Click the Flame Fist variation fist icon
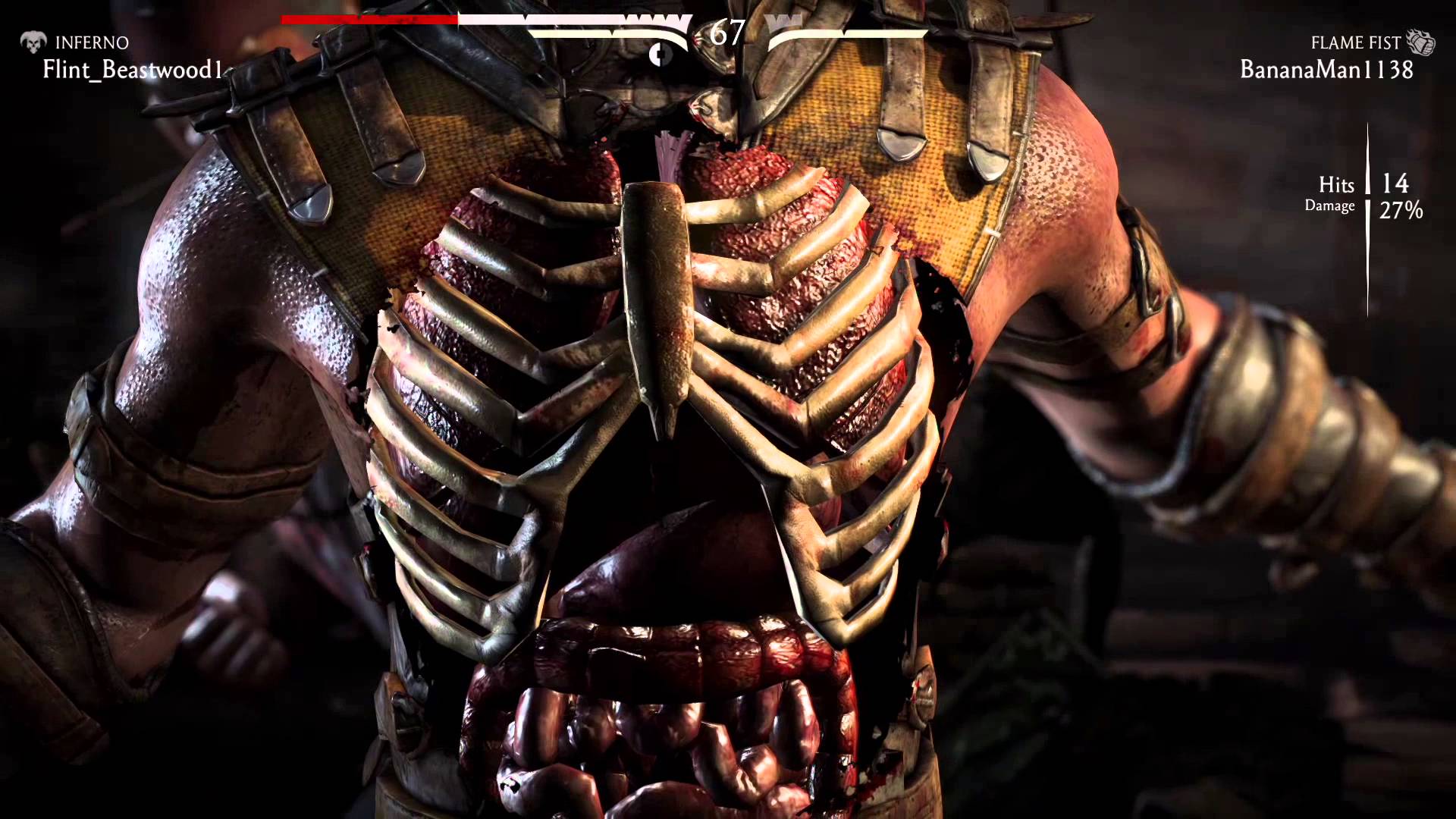The width and height of the screenshot is (1456, 819). (x=1420, y=42)
